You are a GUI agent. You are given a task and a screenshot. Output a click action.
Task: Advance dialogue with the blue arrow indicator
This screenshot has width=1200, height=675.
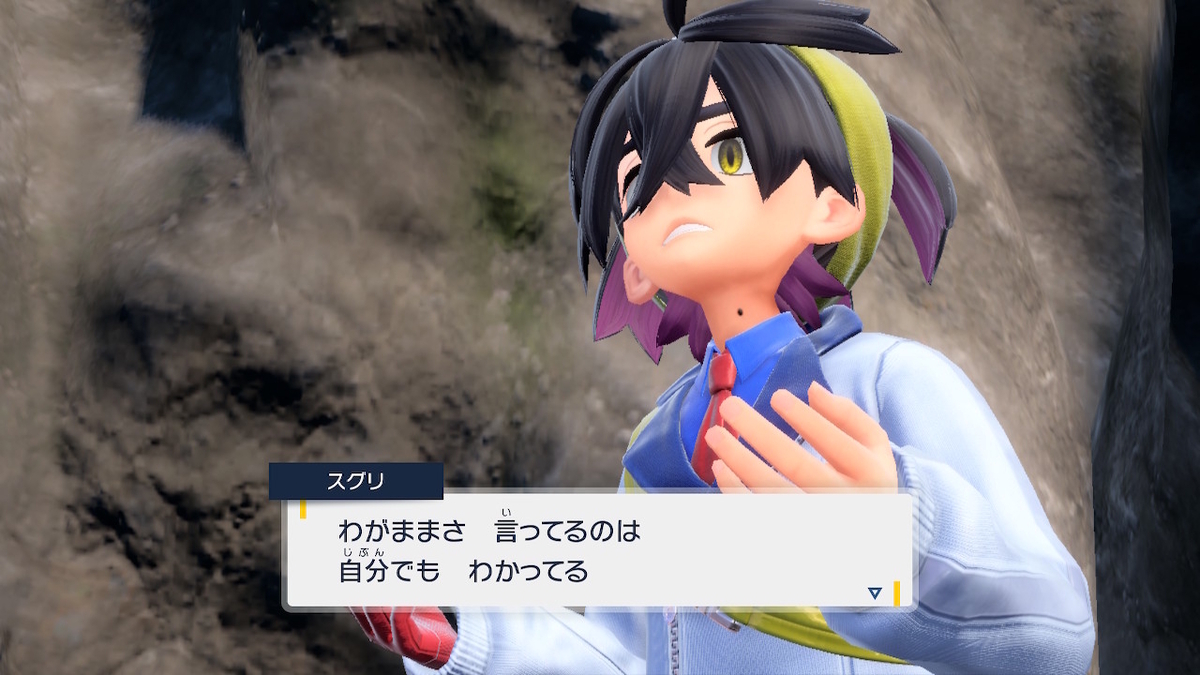point(874,593)
